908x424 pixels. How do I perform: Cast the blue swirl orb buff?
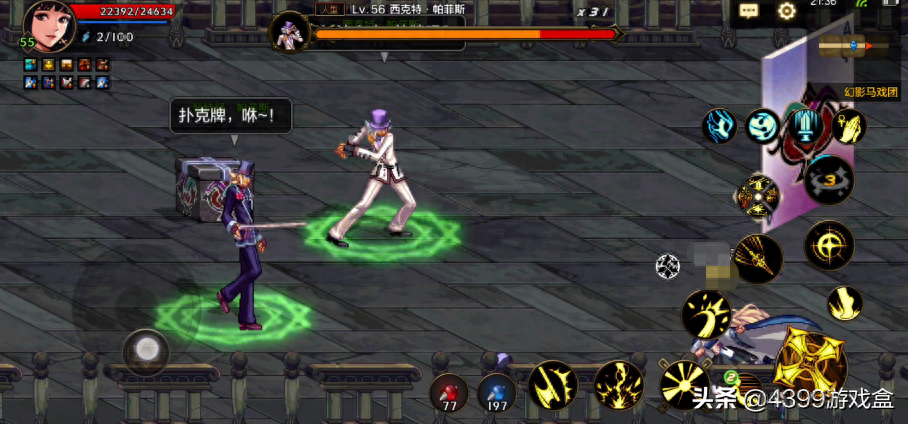[762, 126]
